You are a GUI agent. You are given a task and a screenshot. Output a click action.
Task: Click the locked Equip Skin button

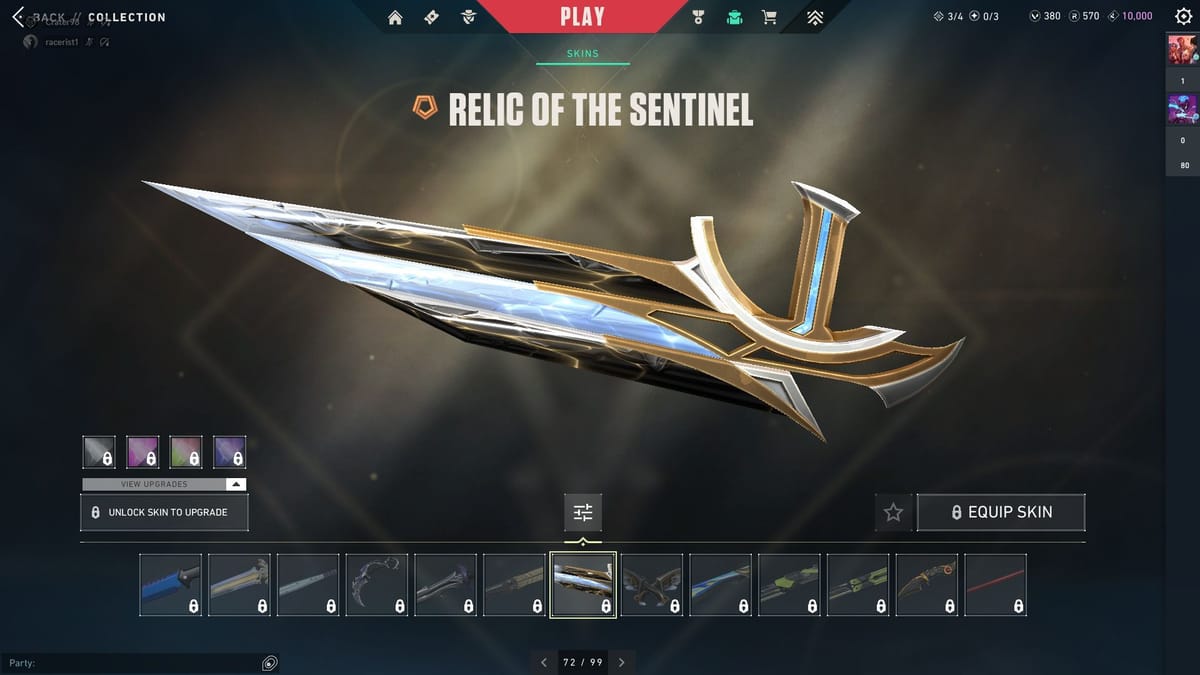point(1000,512)
